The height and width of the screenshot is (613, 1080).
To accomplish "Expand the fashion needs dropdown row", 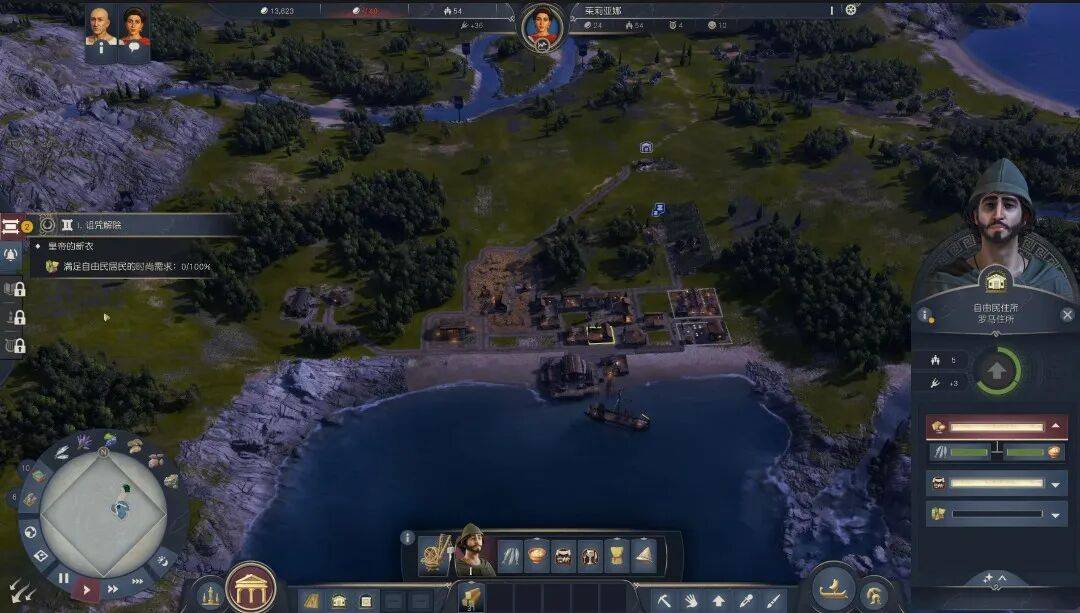I will coord(1056,515).
